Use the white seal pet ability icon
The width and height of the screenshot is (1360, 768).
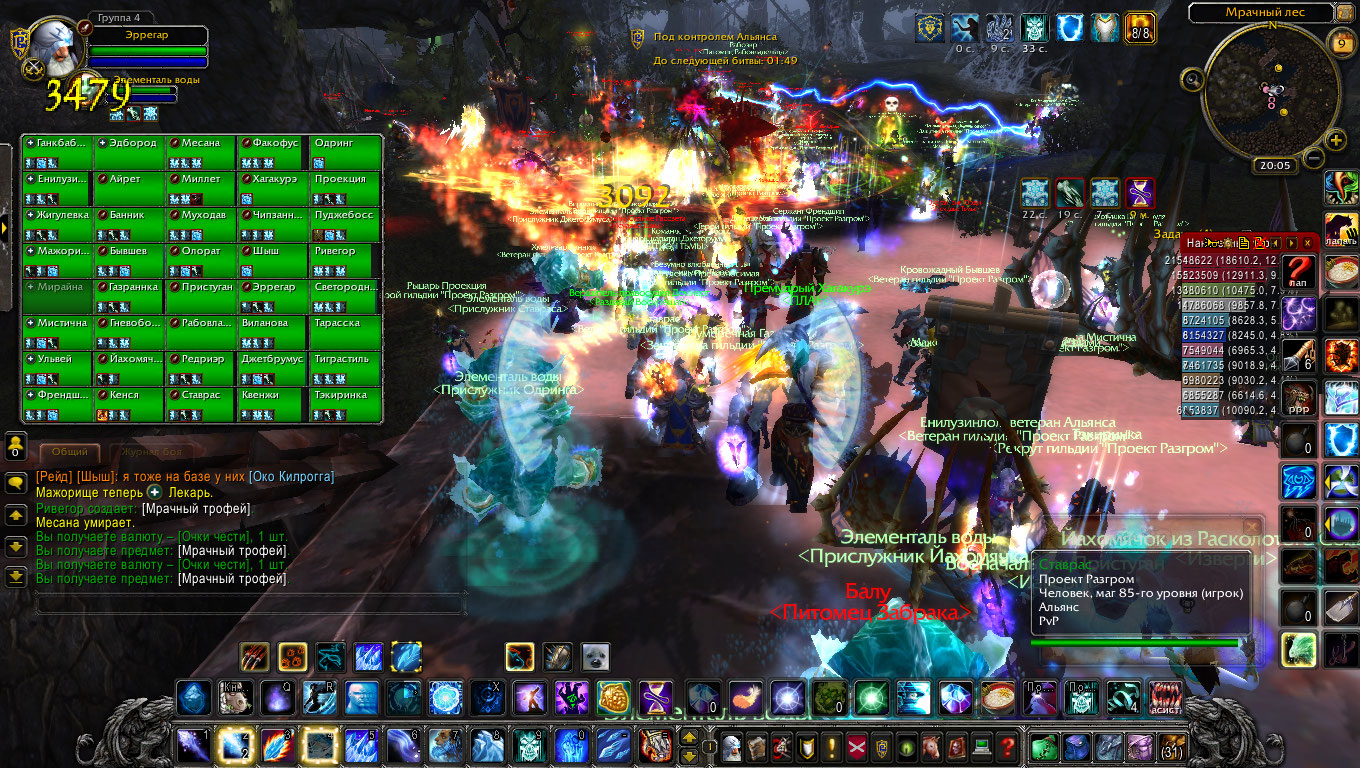(x=595, y=657)
